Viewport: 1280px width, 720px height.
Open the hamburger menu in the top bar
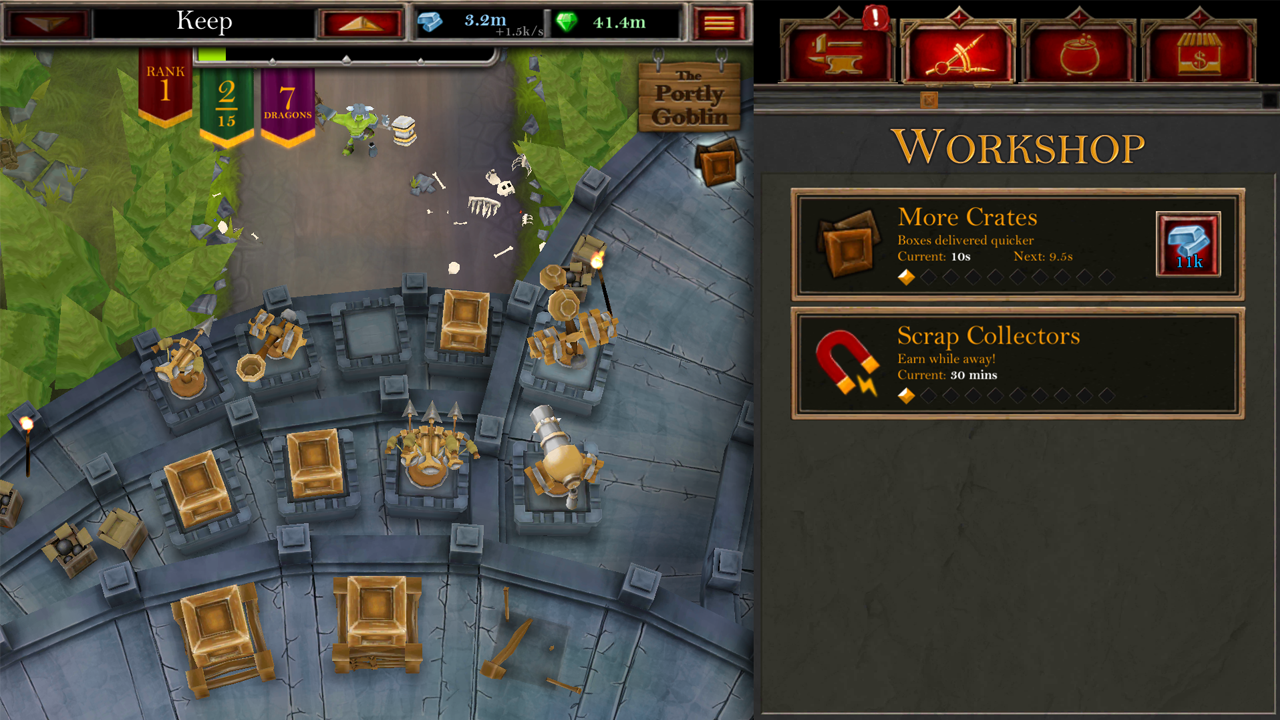click(x=719, y=21)
